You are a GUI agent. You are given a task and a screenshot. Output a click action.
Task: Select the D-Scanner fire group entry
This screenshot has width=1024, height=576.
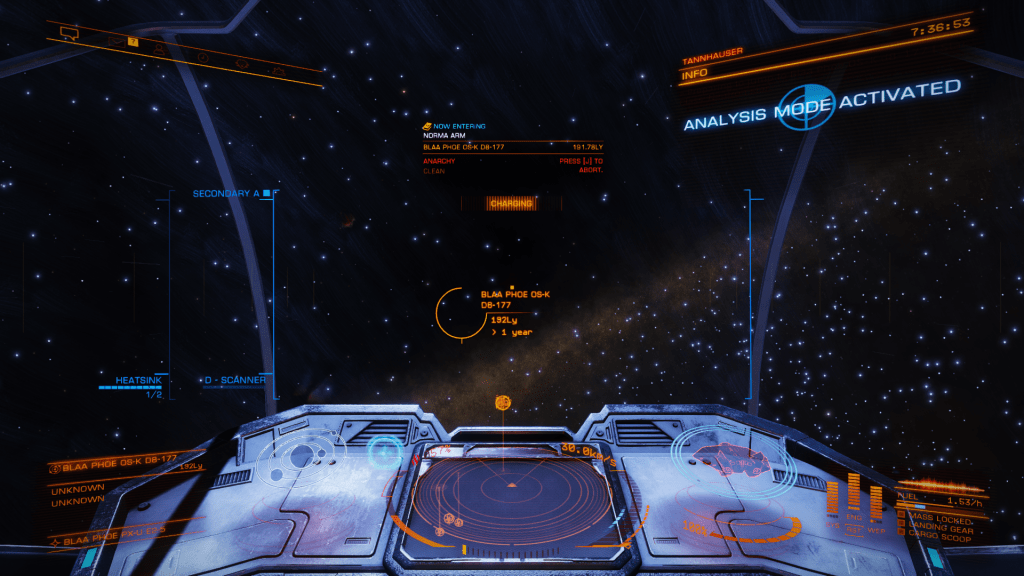236,380
